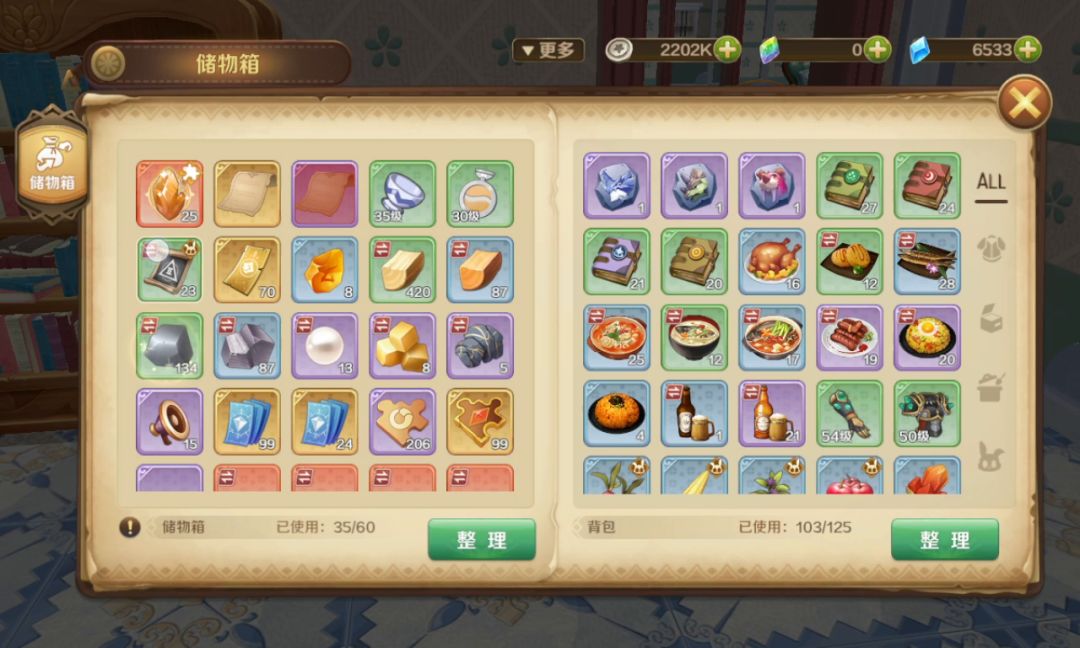This screenshot has height=648, width=1080.
Task: Show ALL backpack items
Action: click(990, 182)
